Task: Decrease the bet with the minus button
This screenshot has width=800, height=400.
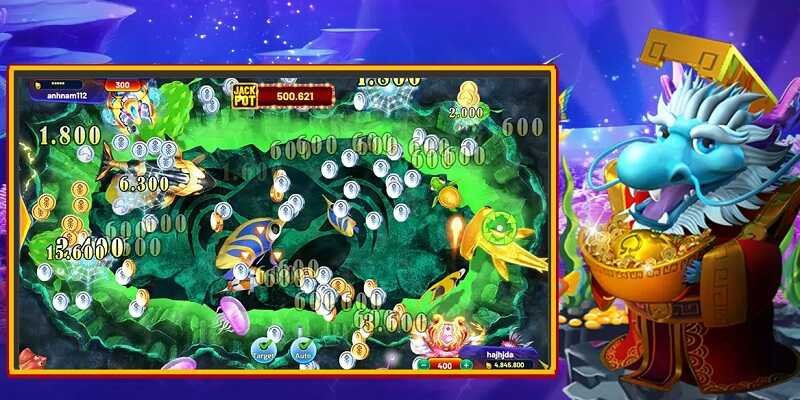Action: pos(421,365)
